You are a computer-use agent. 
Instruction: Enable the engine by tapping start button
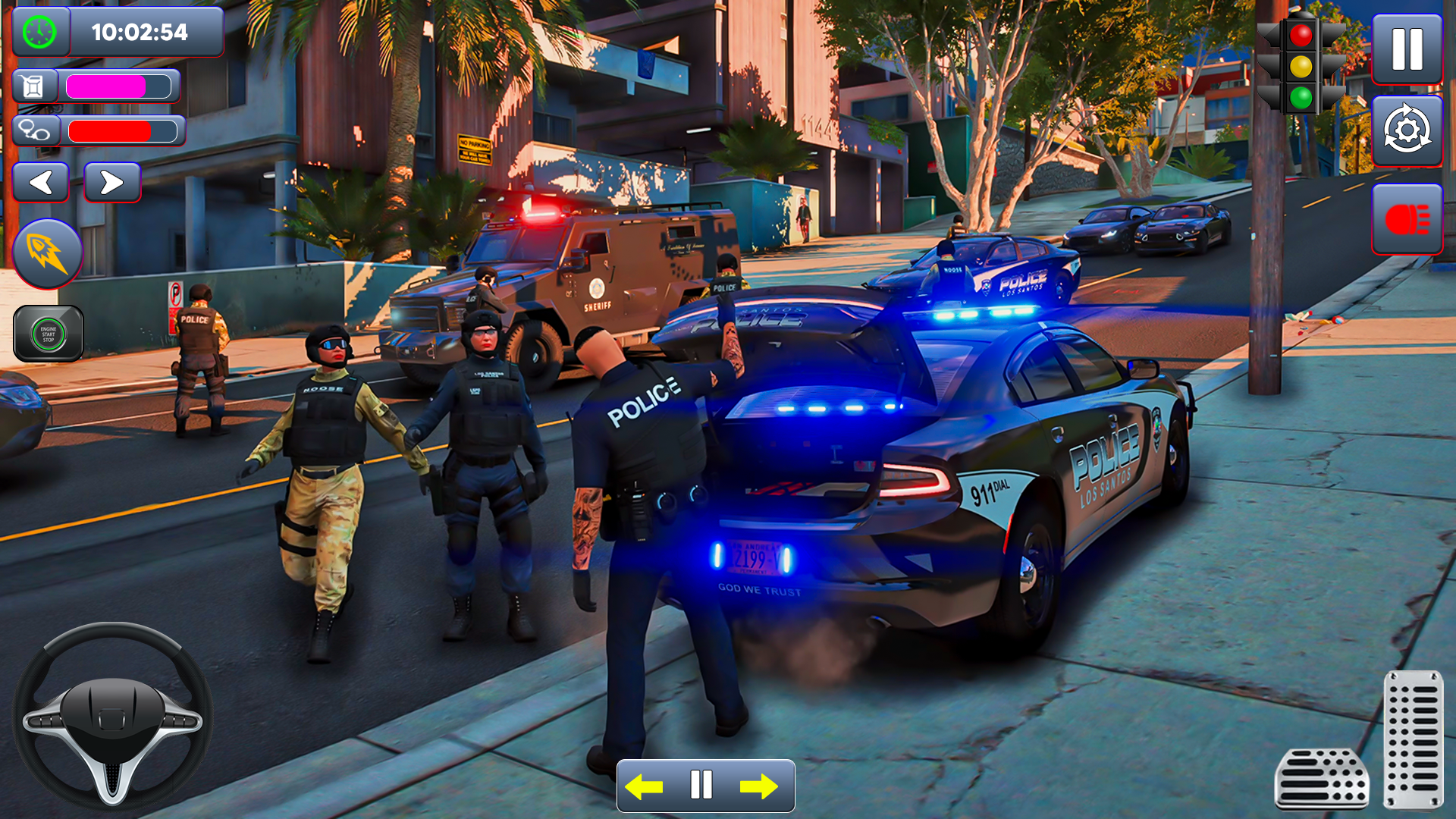47,334
